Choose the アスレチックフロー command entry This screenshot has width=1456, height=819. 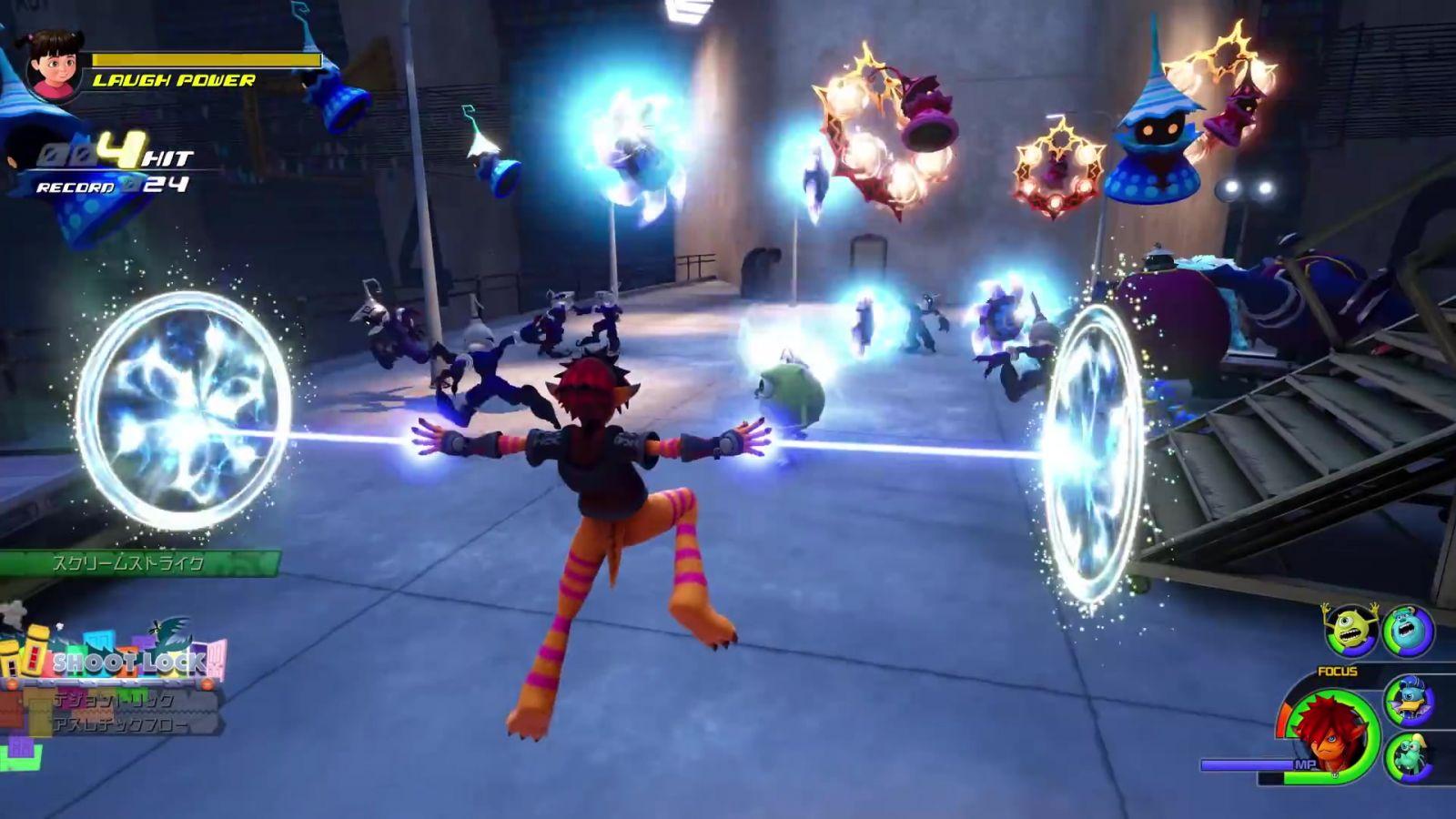coord(123,725)
